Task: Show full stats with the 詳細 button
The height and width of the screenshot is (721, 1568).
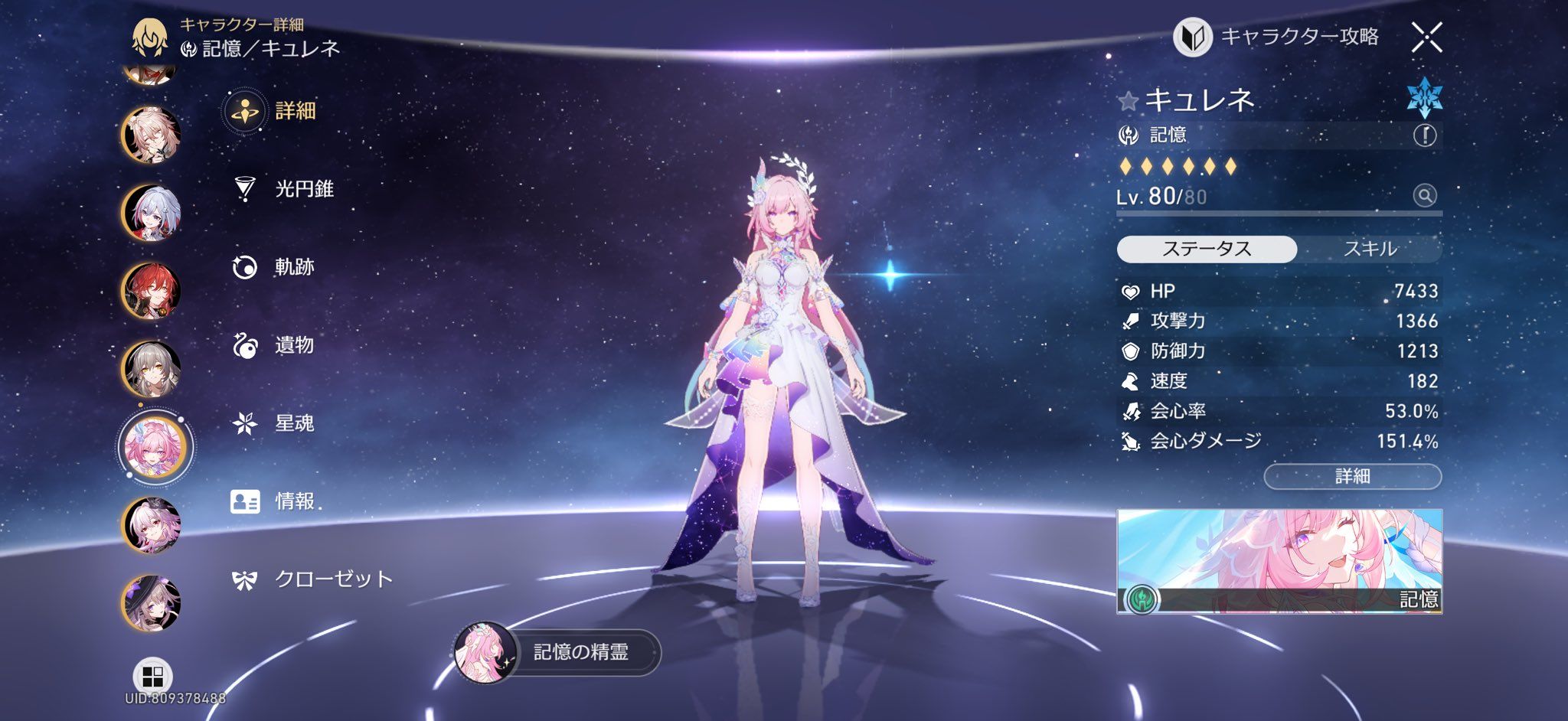Action: [1352, 476]
